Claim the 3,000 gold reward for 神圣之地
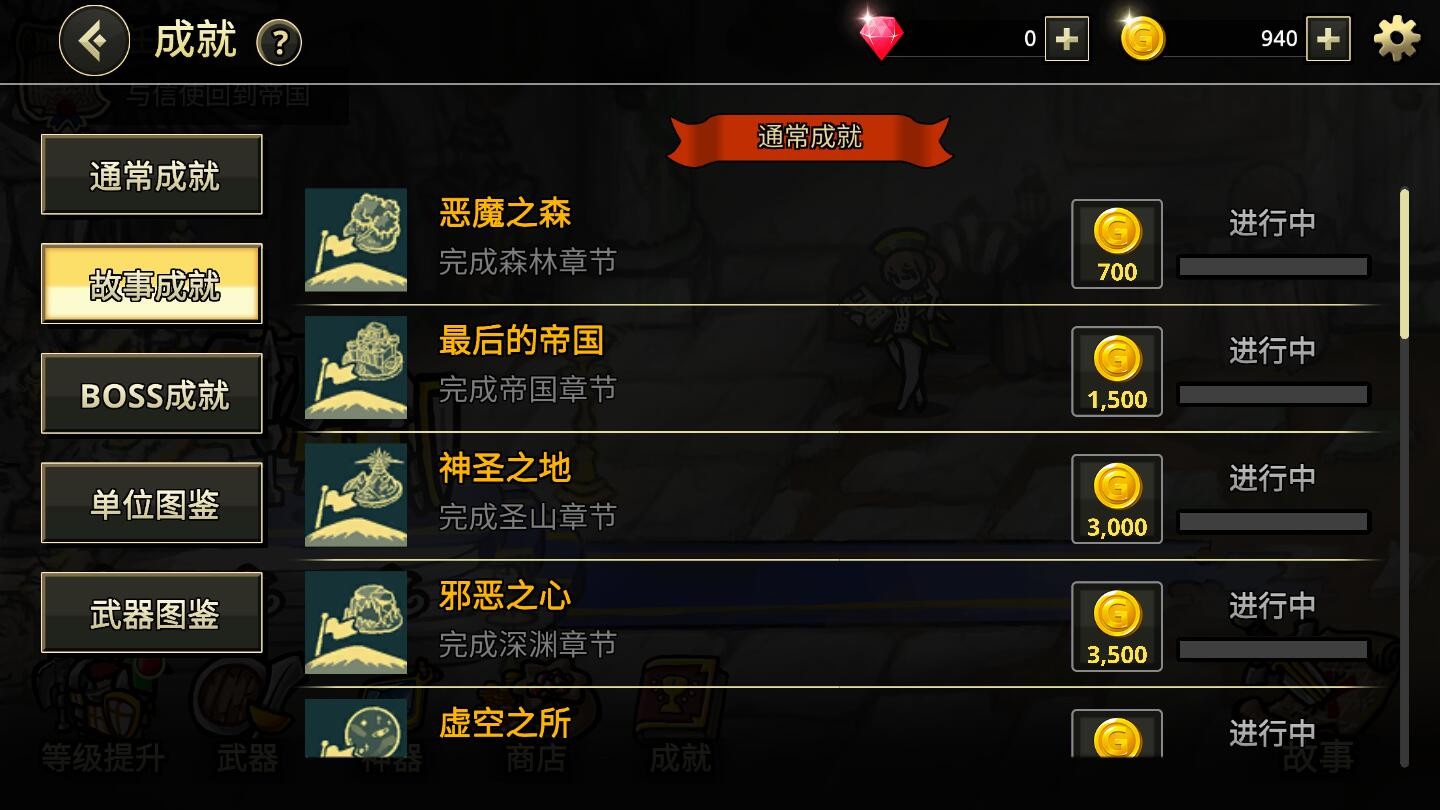The image size is (1440, 810). click(1116, 498)
